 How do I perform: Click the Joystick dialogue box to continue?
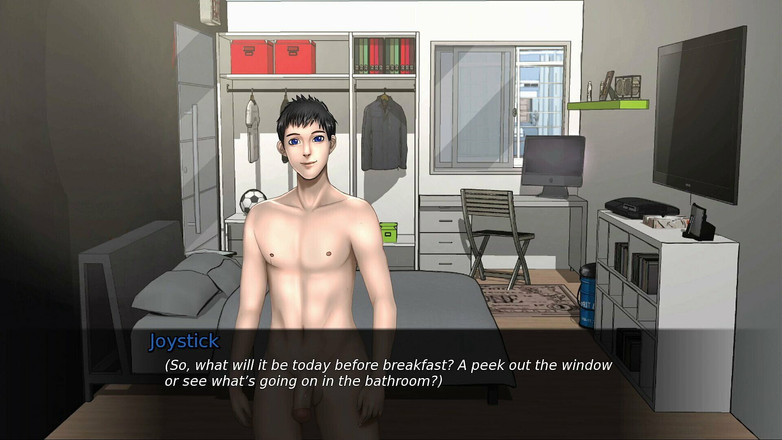(x=390, y=372)
